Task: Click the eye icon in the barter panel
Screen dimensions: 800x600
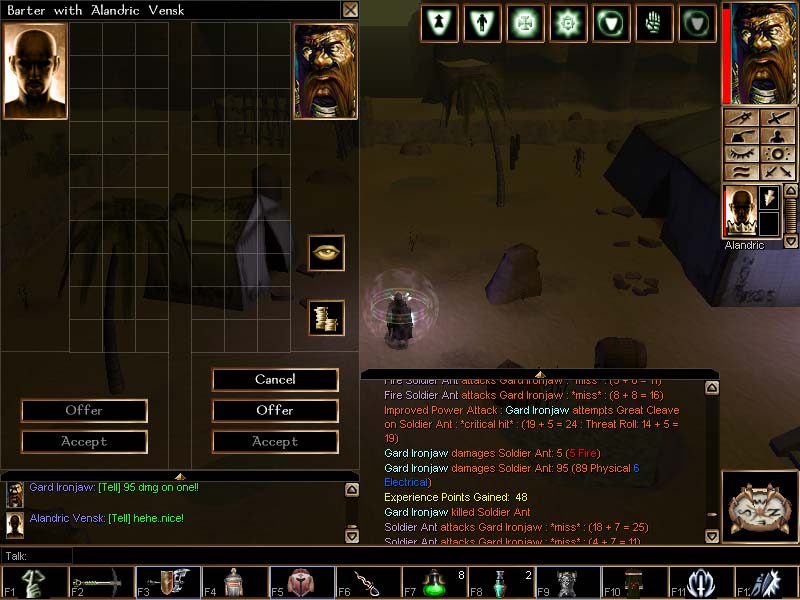Action: [x=326, y=253]
